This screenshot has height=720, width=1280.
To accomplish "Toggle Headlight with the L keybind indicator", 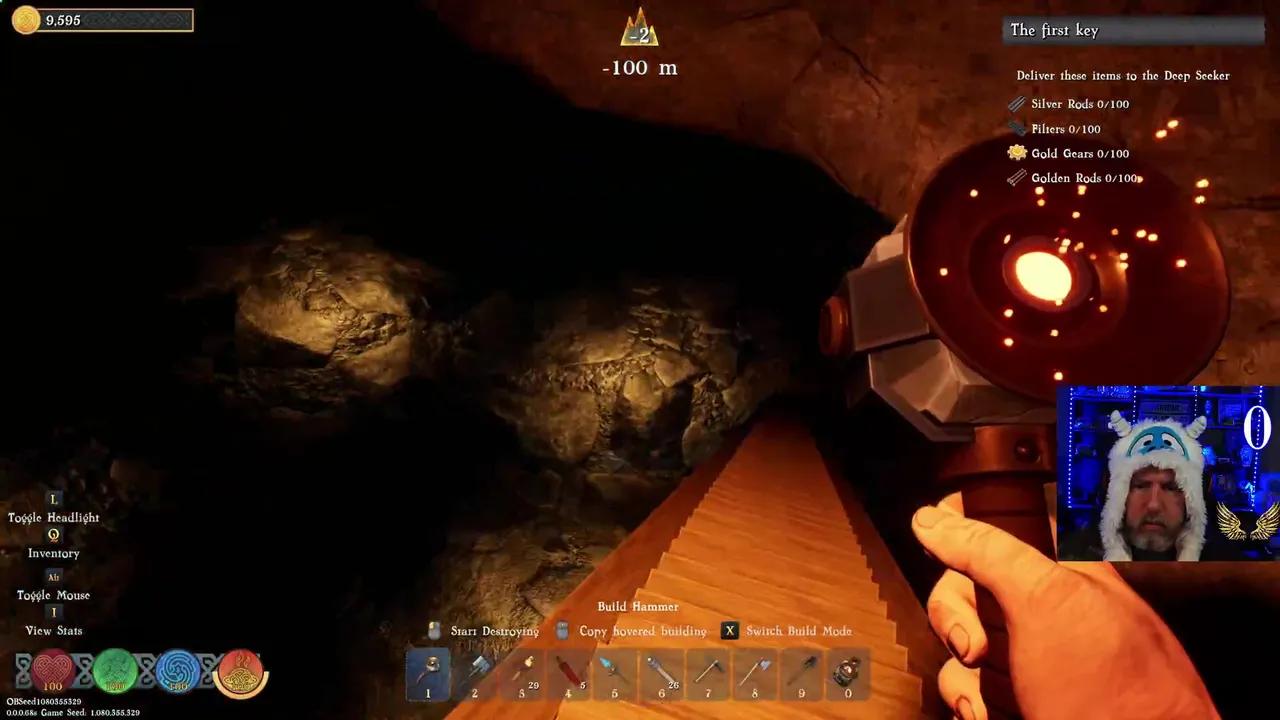I will click(53, 499).
